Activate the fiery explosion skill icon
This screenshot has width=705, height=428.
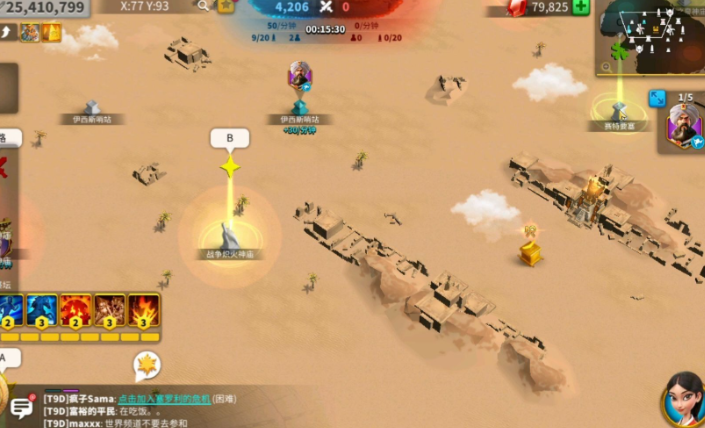click(76, 311)
